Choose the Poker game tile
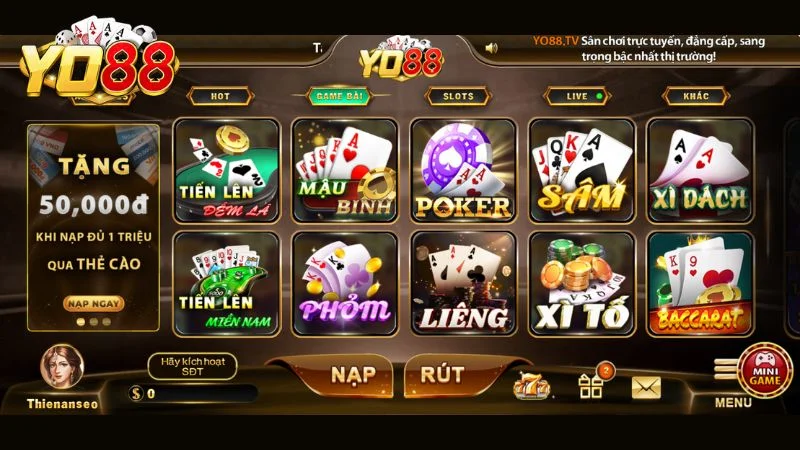Image resolution: width=800 pixels, height=450 pixels. click(x=463, y=171)
